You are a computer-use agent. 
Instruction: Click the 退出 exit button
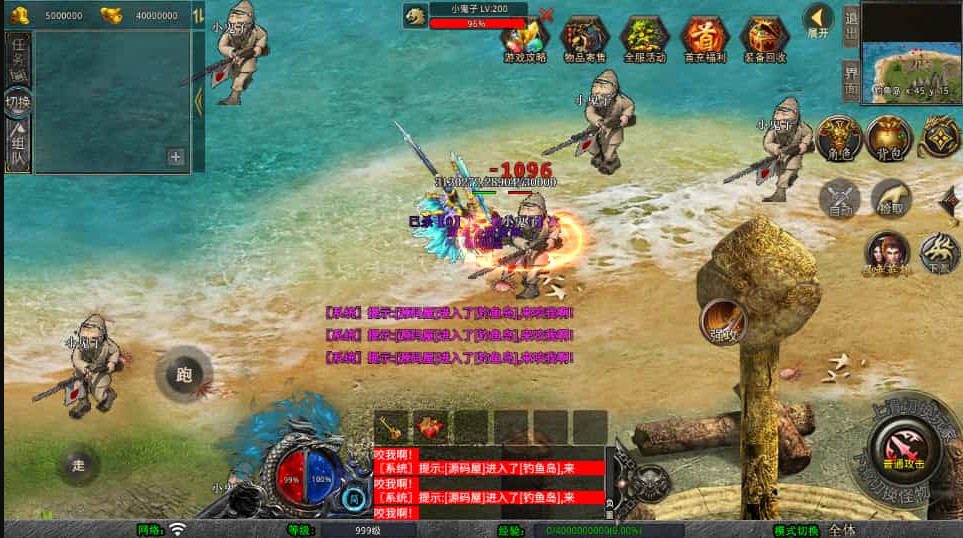850,24
